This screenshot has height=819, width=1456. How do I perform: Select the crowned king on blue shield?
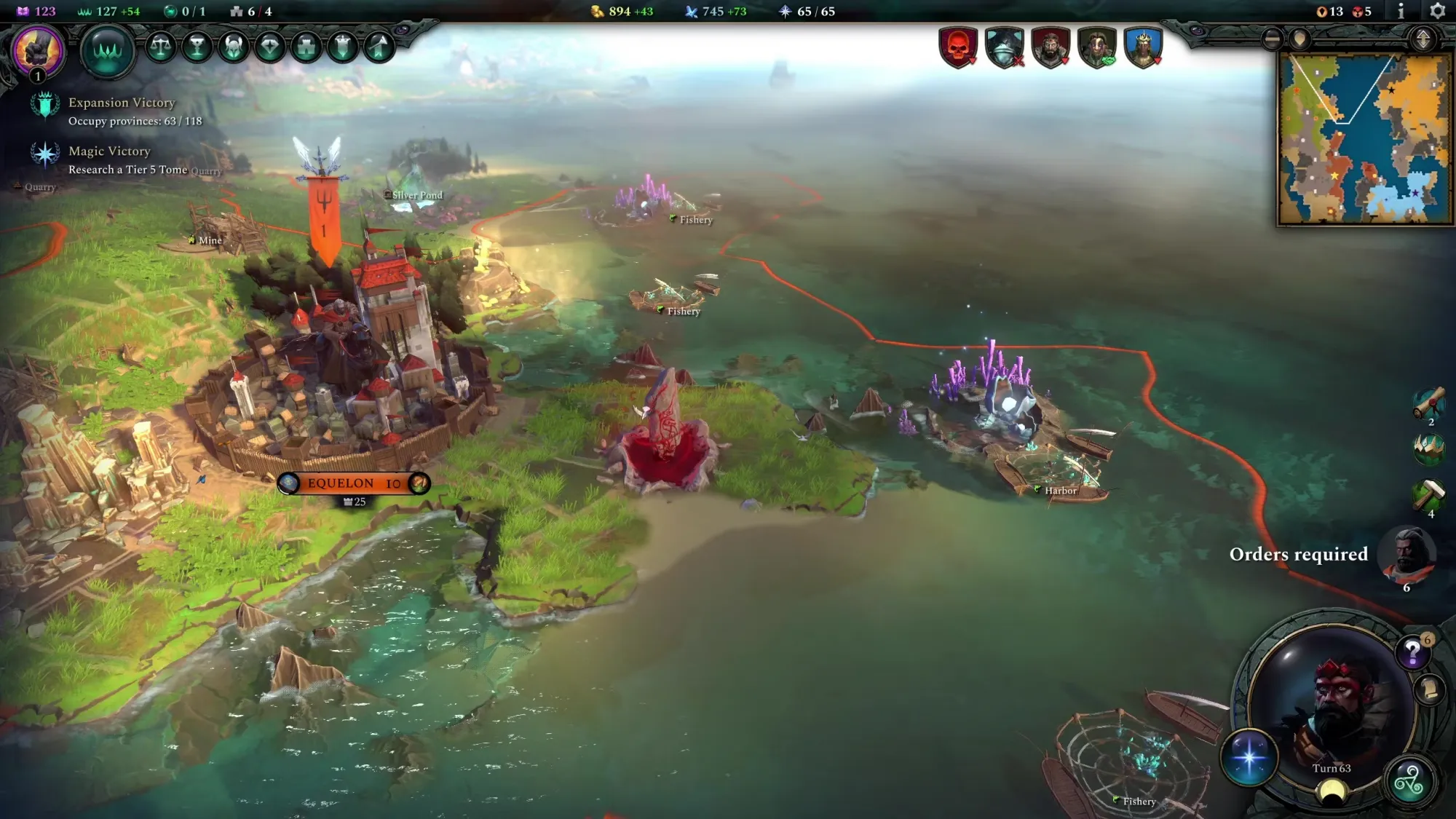point(1143,48)
